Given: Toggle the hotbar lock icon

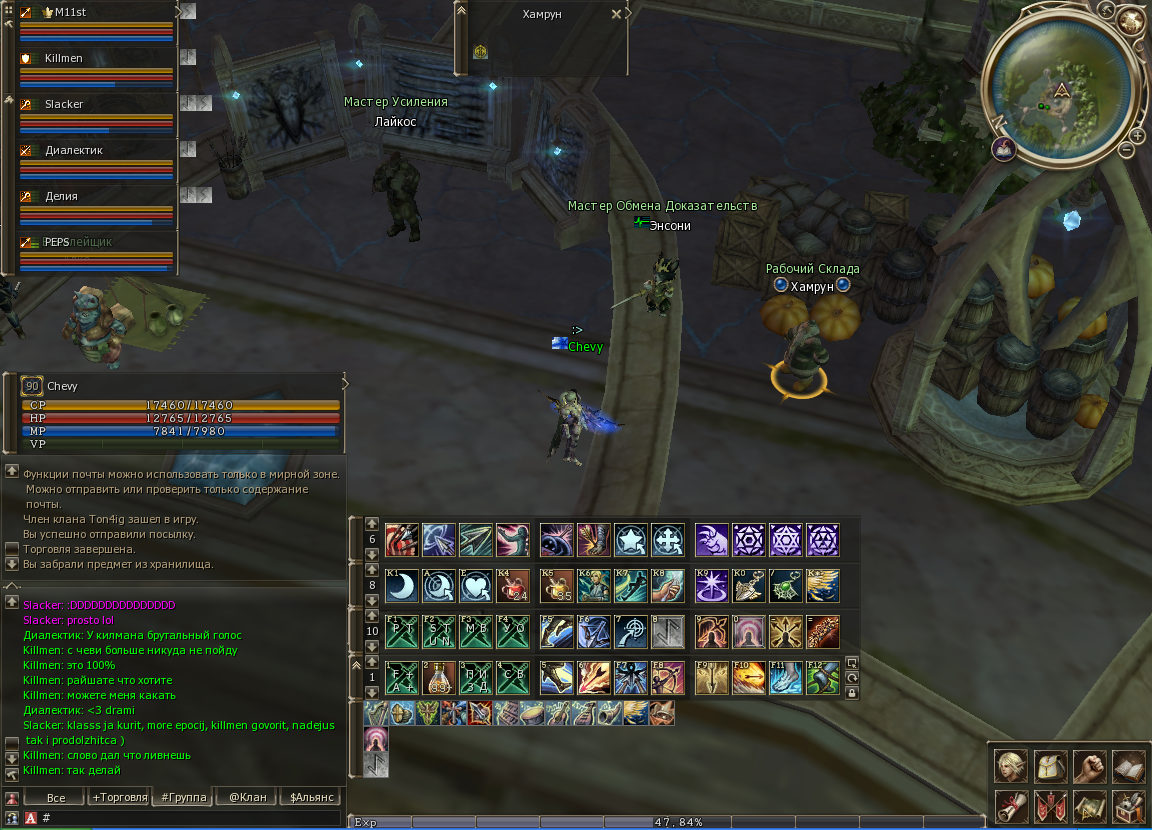Looking at the screenshot, I should pyautogui.click(x=852, y=692).
